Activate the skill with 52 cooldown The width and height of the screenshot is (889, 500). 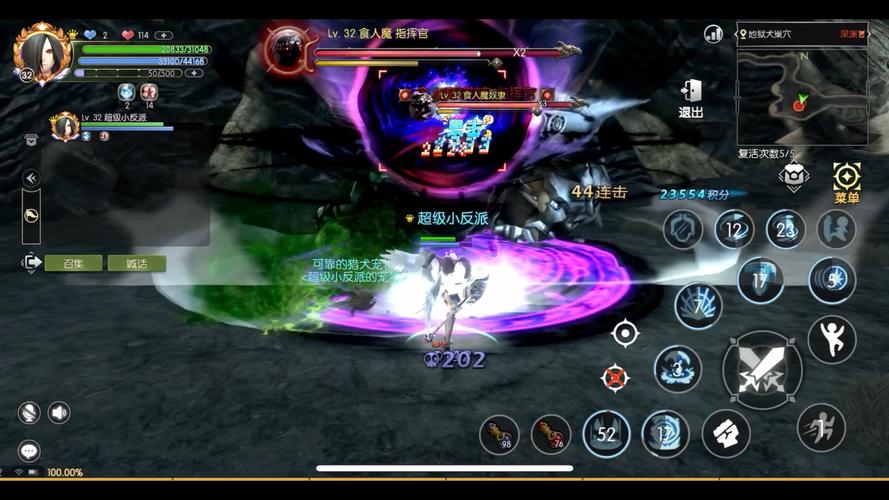(x=606, y=434)
